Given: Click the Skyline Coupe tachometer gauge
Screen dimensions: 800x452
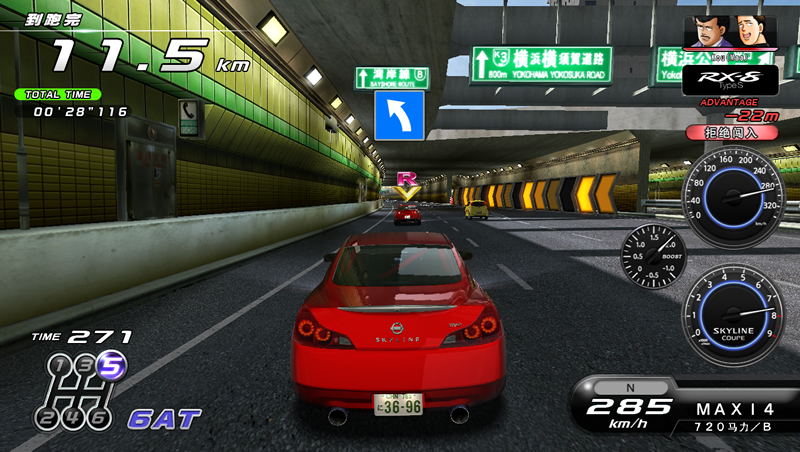Looking at the screenshot, I should 735,319.
